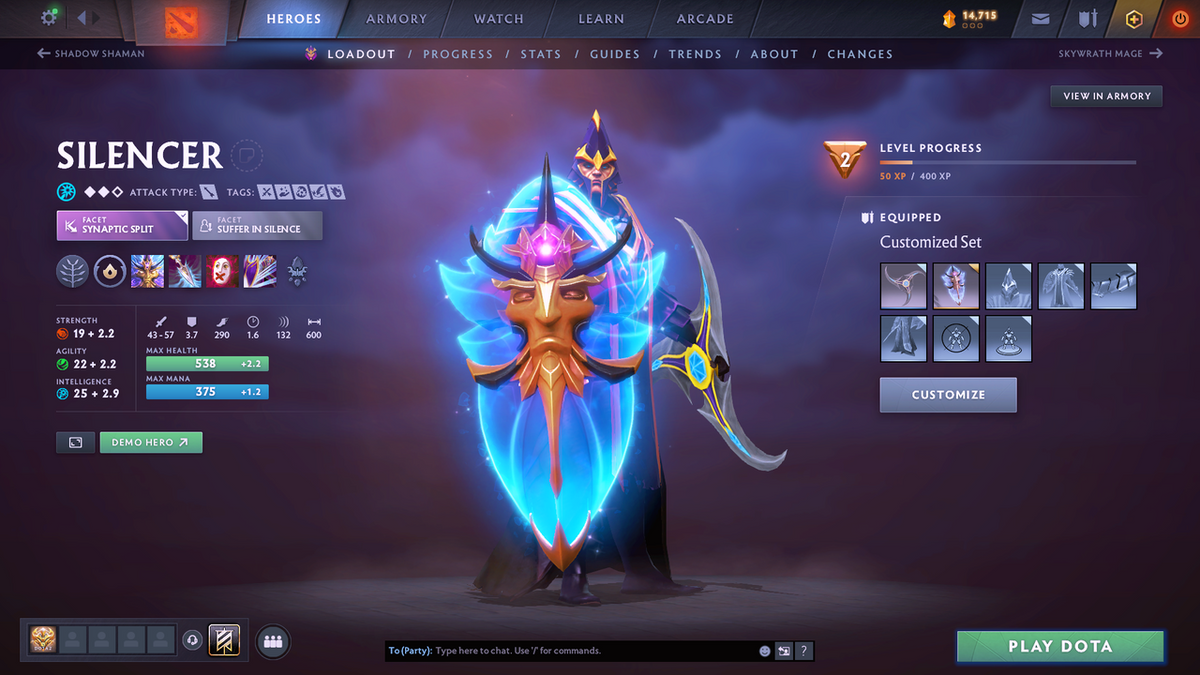Viewport: 1200px width, 675px height.
Task: View the Trends subtab
Action: pos(695,54)
